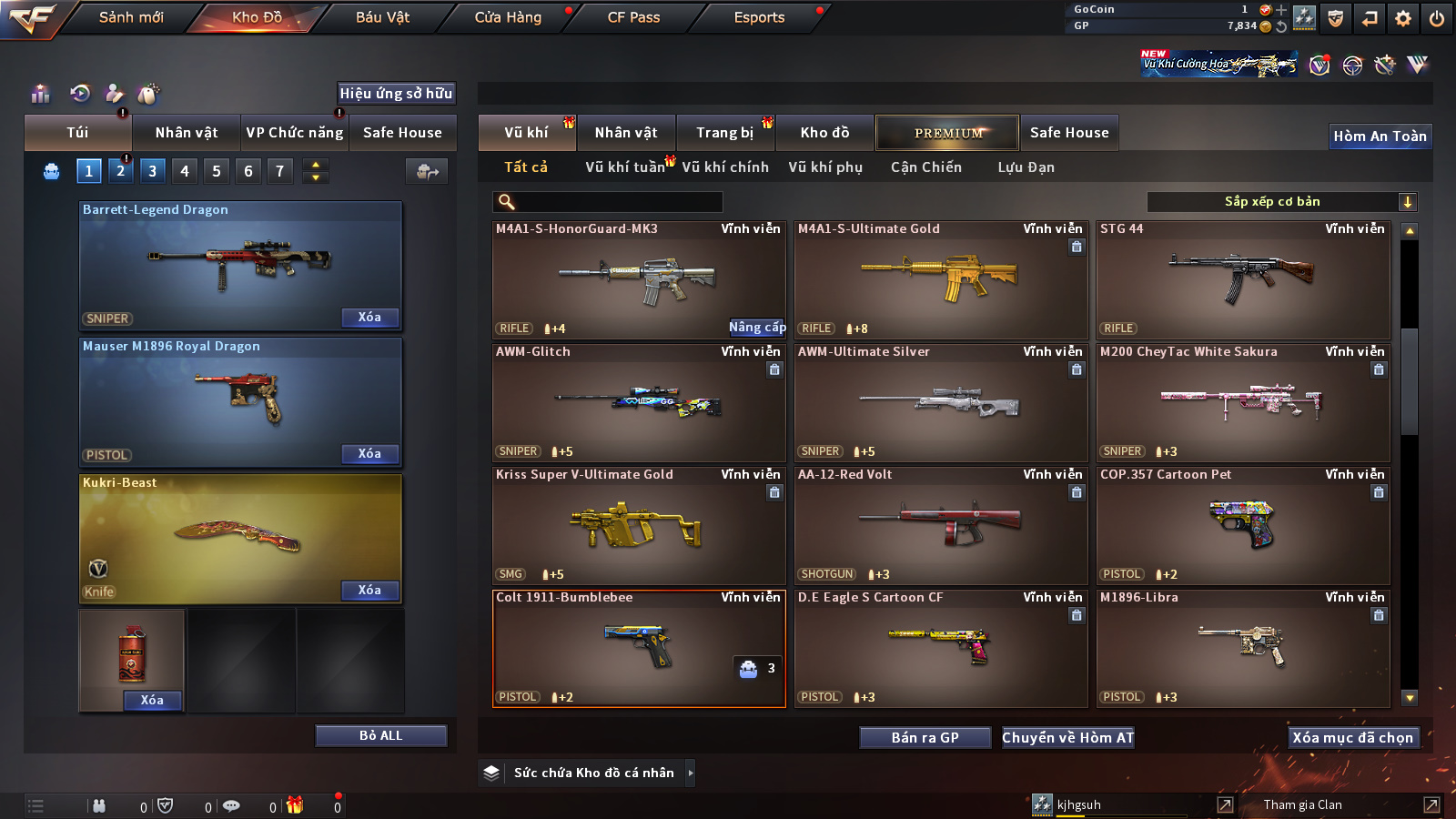Show Cận Chiến melee weapons
The image size is (1456, 819).
point(925,167)
